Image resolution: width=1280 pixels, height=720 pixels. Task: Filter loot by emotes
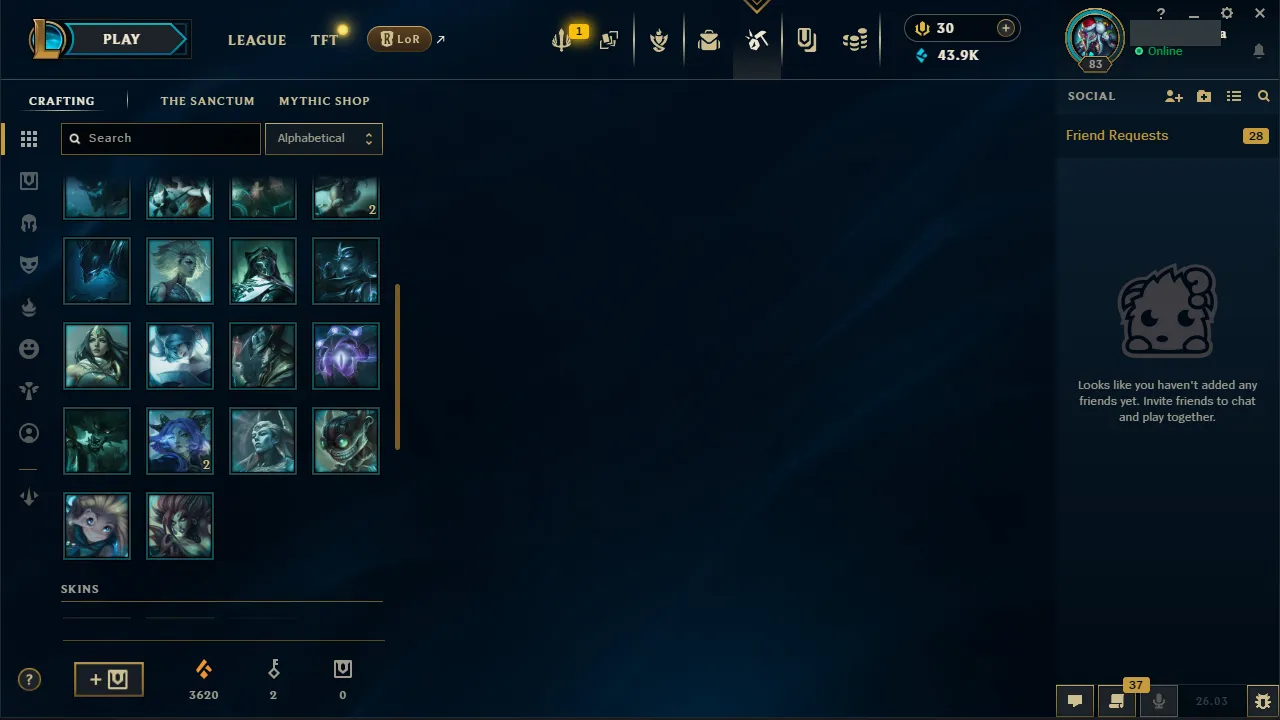[x=29, y=348]
